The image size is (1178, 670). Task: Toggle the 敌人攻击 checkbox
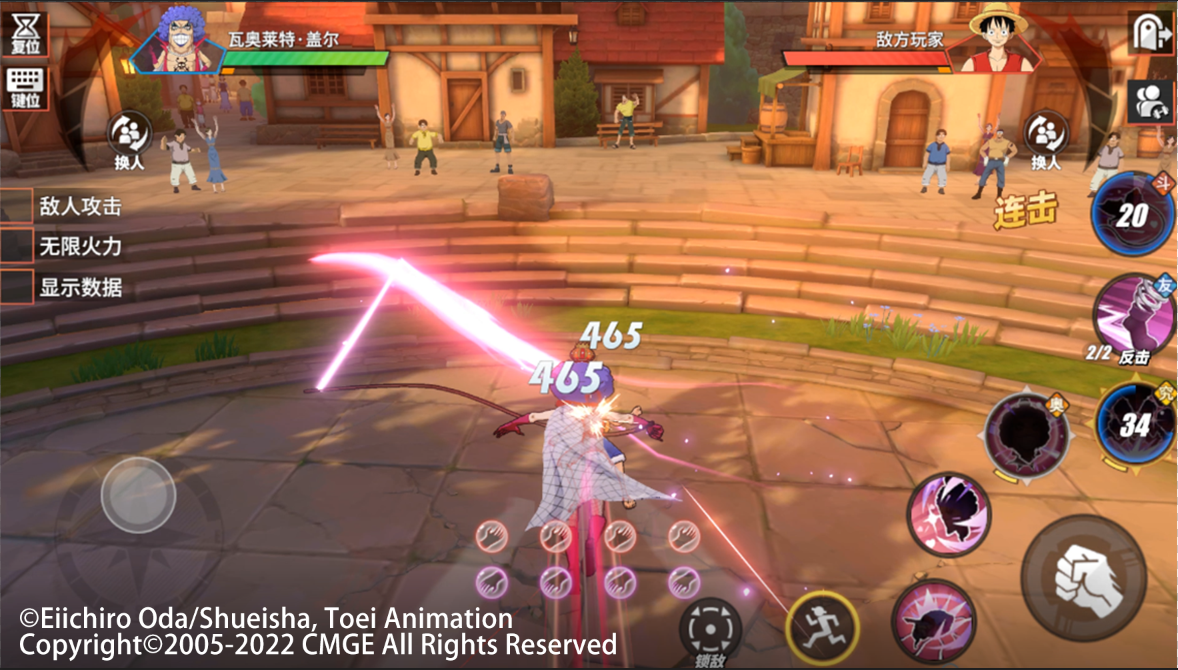coord(17,207)
